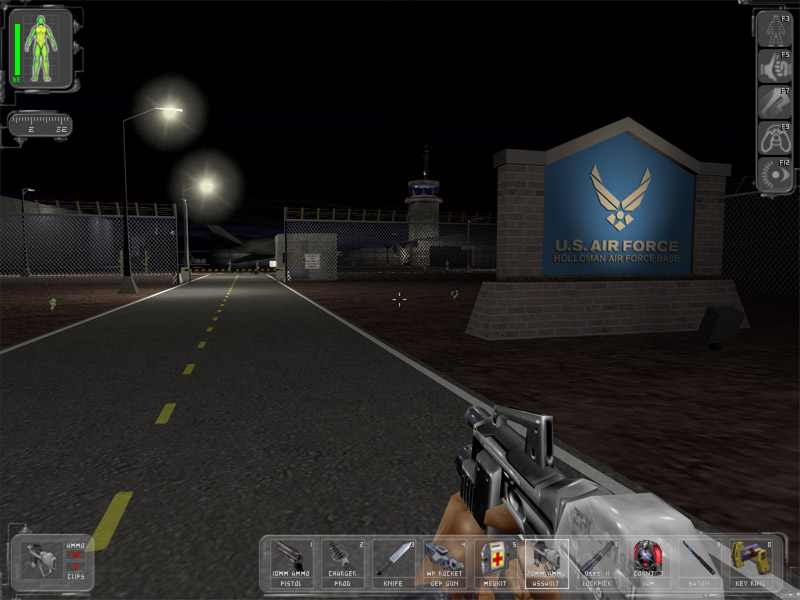Toggle the F9 lungs augmentation
Image resolution: width=800 pixels, height=600 pixels.
[775, 139]
